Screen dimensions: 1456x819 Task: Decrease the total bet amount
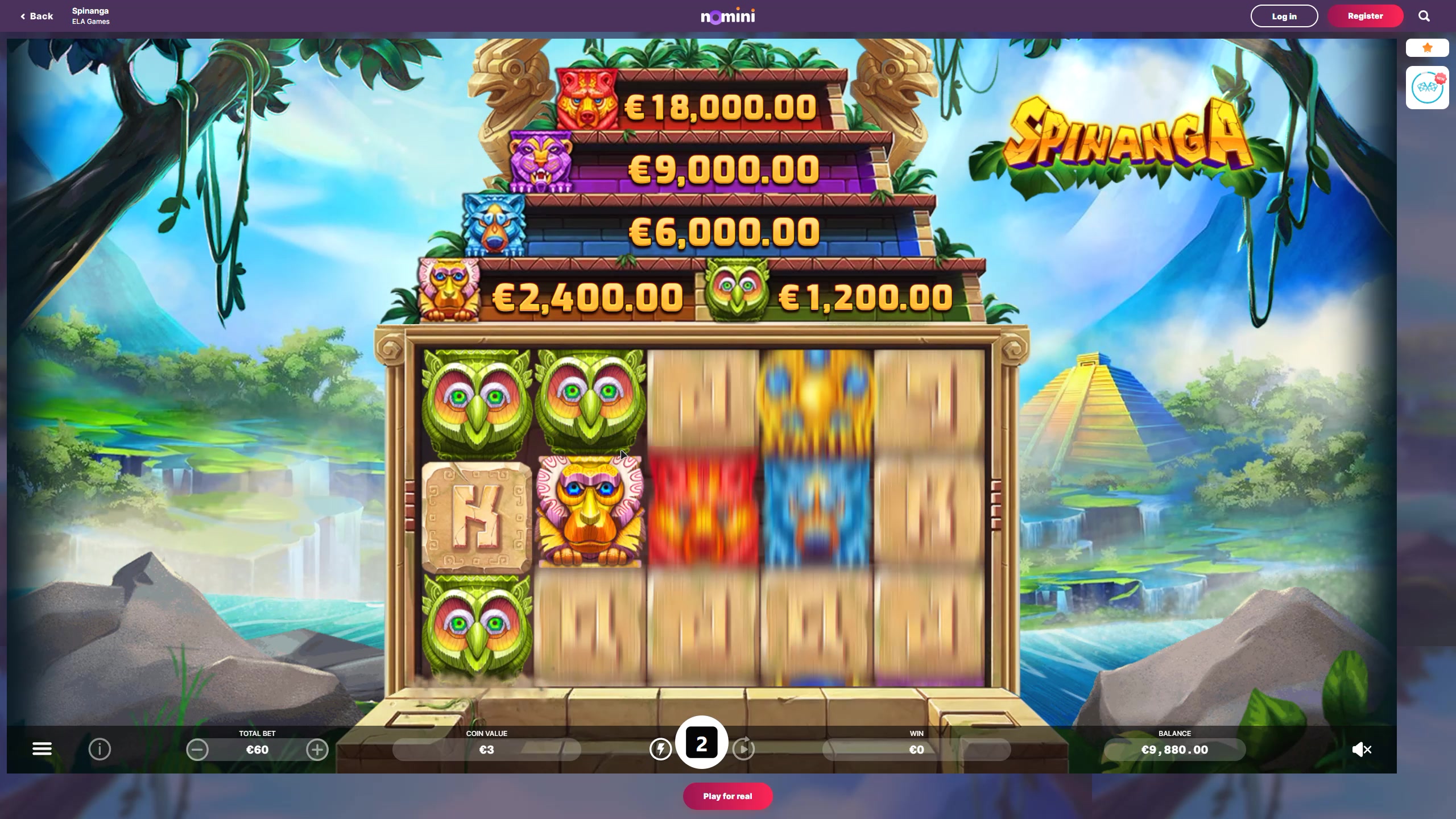(x=197, y=750)
